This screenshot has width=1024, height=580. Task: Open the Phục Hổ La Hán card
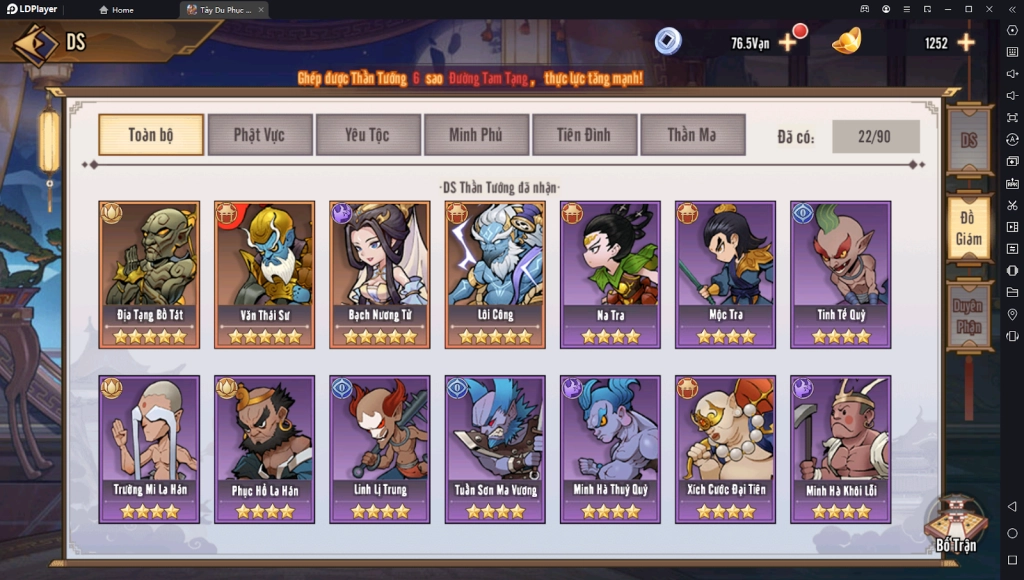click(264, 448)
